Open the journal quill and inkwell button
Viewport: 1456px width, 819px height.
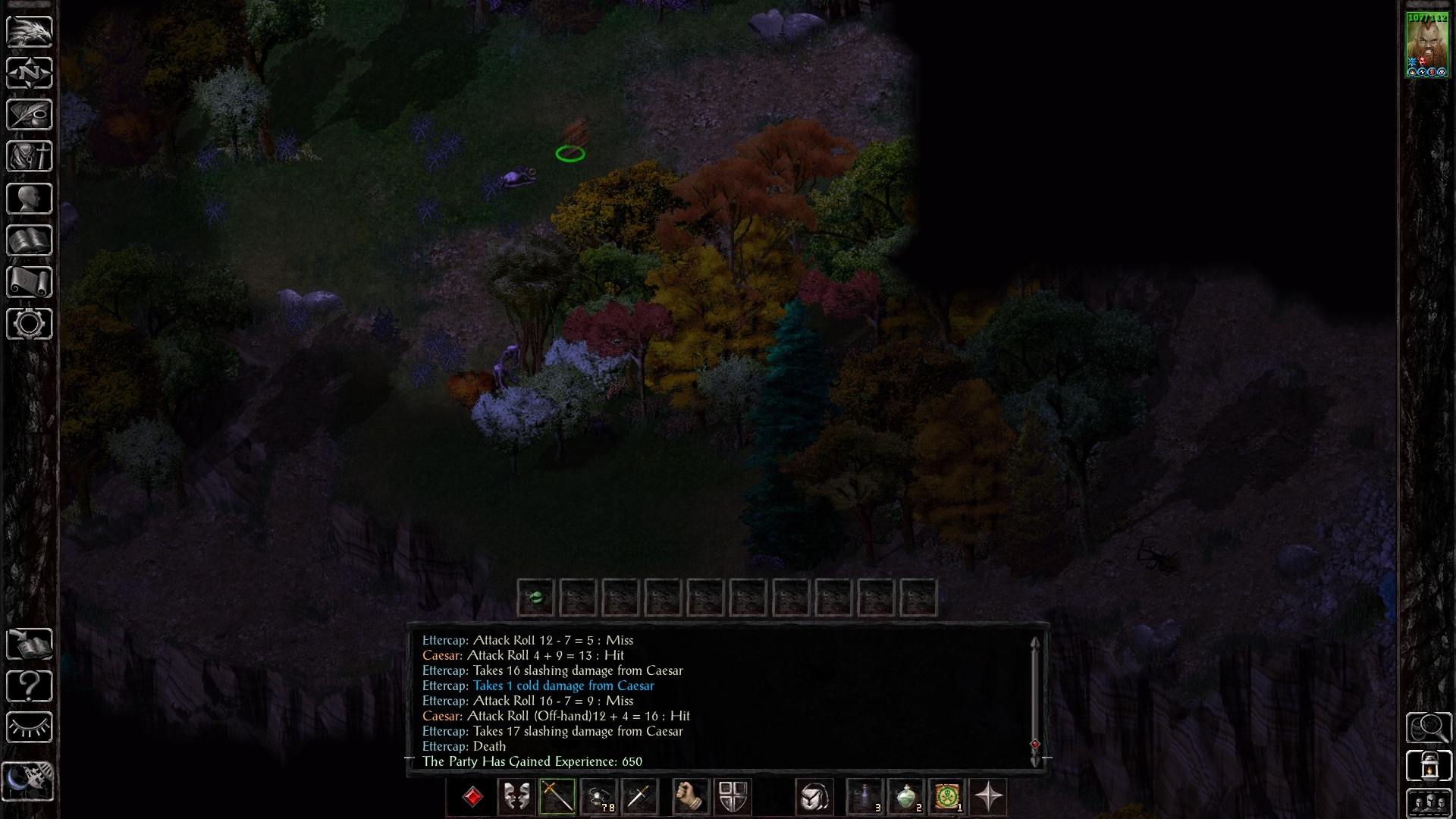pos(30,115)
